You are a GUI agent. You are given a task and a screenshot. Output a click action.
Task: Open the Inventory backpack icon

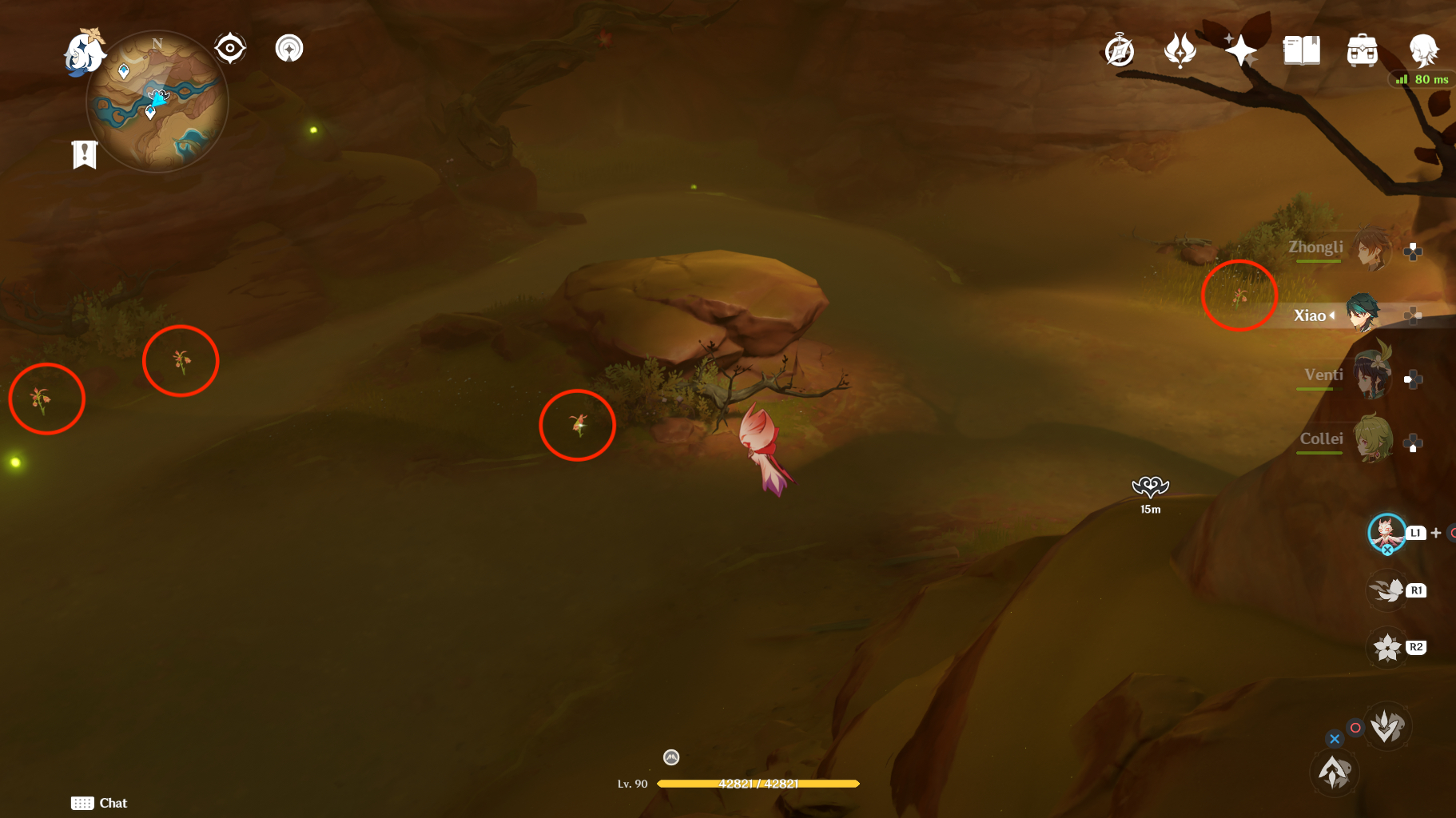coord(1362,50)
